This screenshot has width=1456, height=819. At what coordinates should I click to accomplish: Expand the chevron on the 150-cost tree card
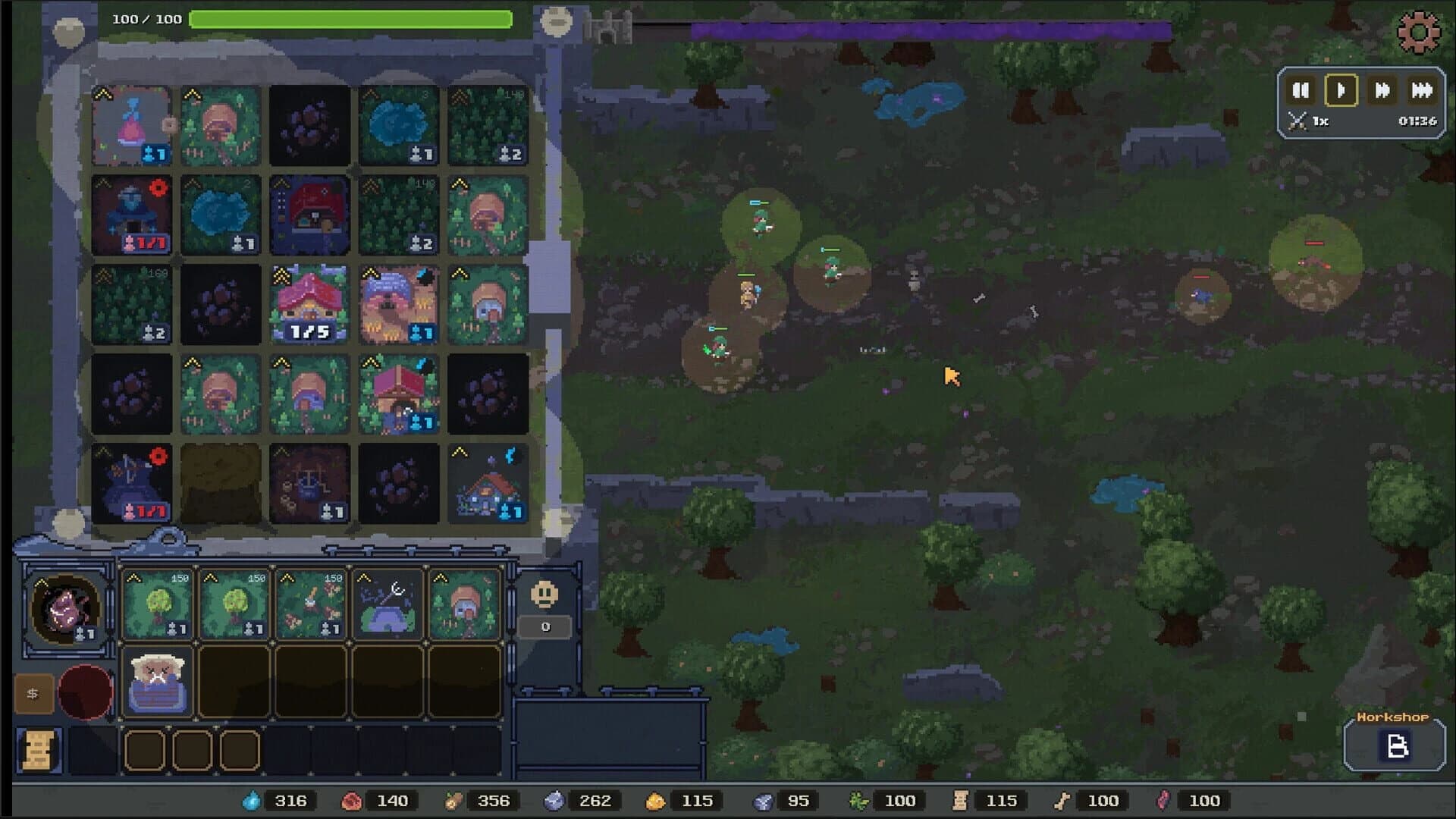(x=135, y=578)
